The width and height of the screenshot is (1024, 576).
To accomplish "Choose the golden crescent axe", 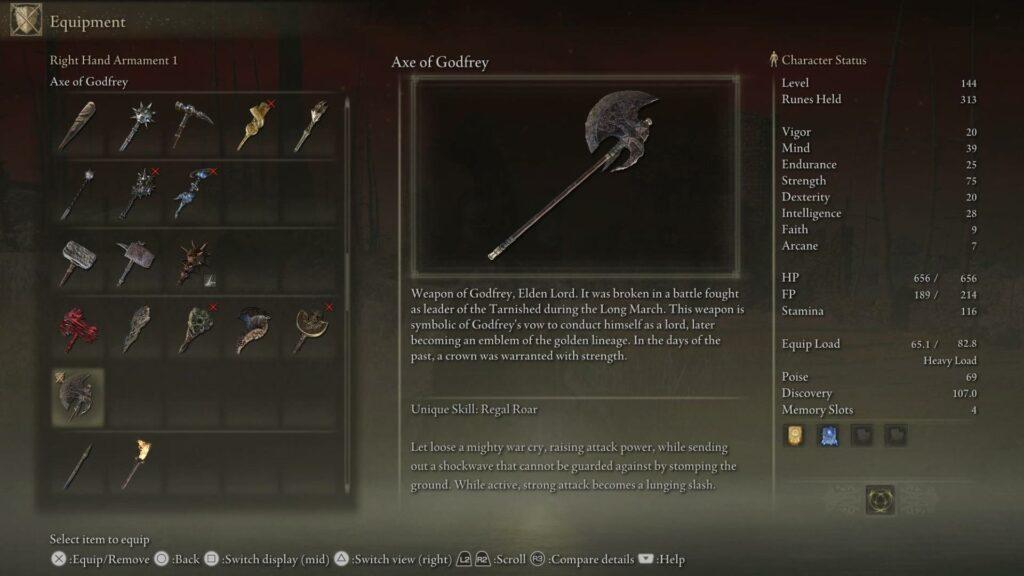I will coord(312,329).
